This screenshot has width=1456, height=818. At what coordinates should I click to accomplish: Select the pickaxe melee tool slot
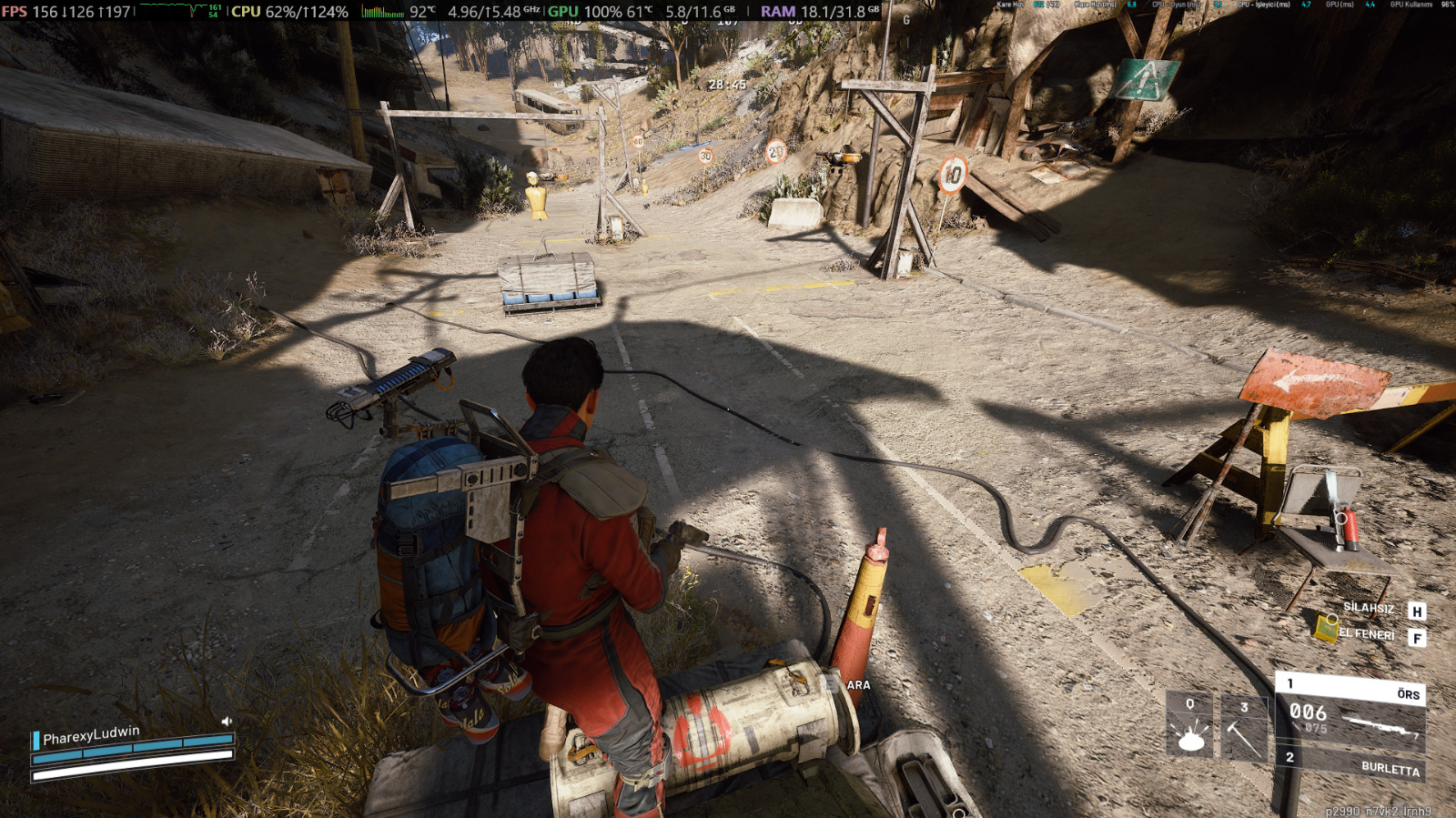[x=1243, y=729]
